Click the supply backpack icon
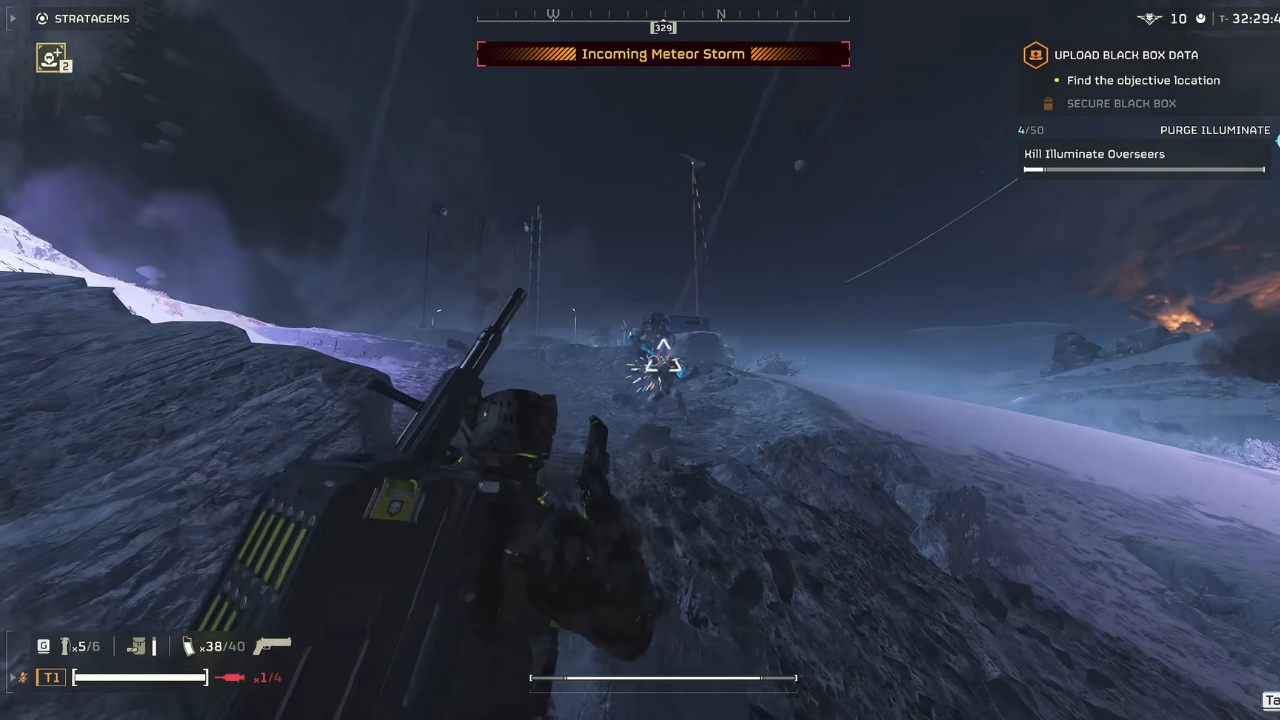This screenshot has height=720, width=1280. point(137,646)
